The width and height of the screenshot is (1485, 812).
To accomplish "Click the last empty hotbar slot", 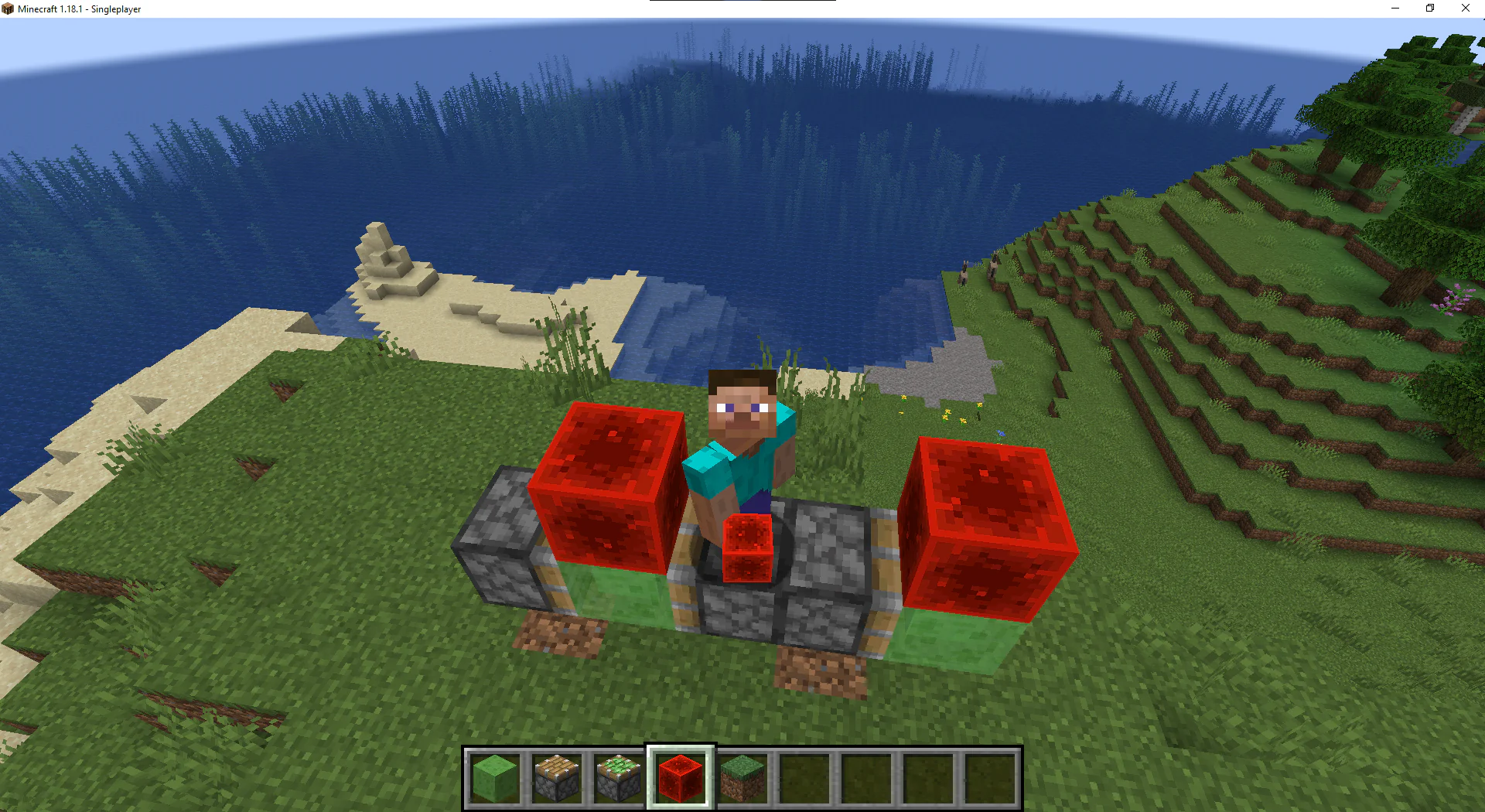I will tap(991, 777).
